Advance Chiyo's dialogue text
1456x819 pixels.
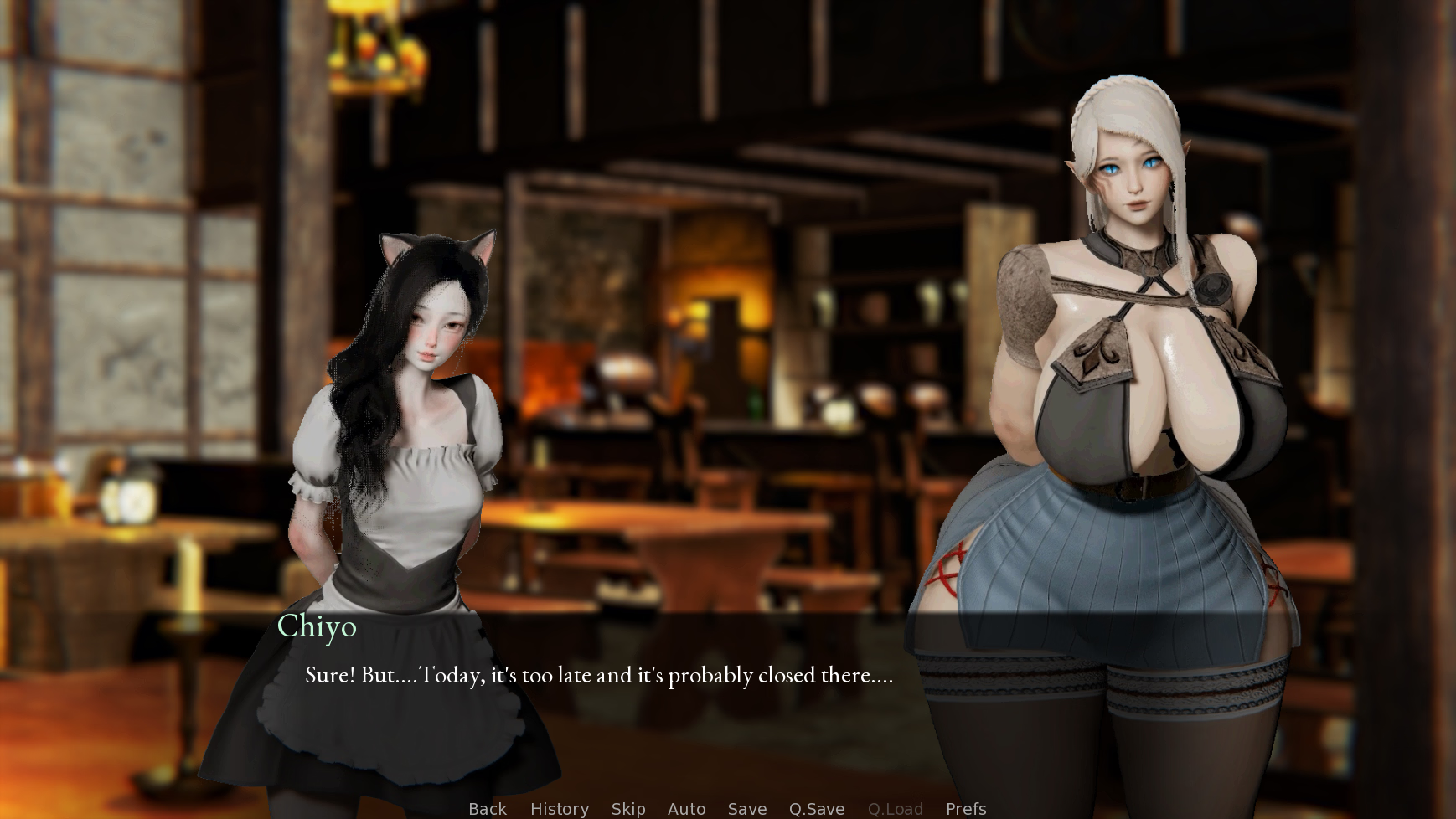point(598,675)
